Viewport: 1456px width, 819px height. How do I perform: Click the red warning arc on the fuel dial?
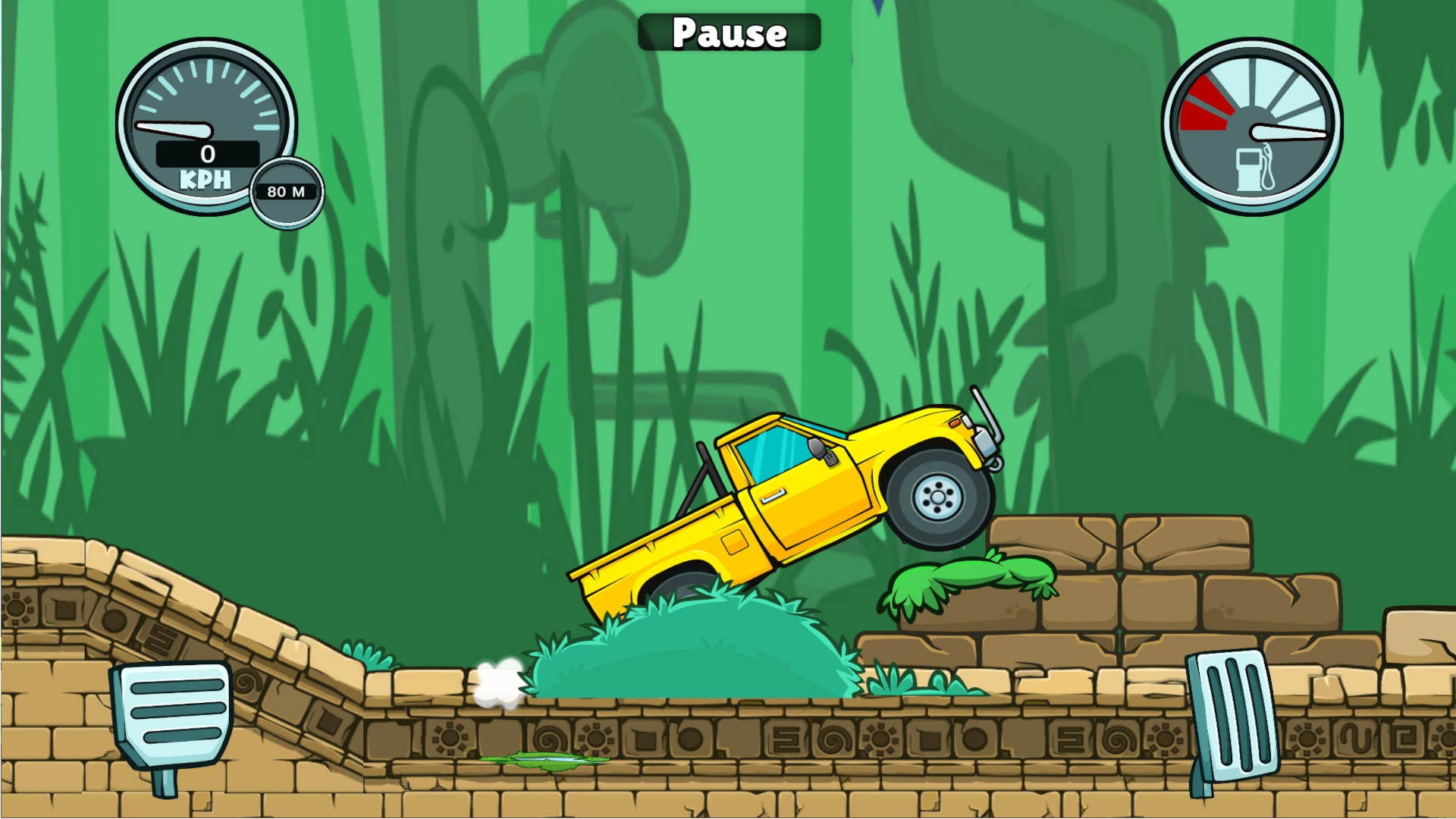pos(1208,102)
